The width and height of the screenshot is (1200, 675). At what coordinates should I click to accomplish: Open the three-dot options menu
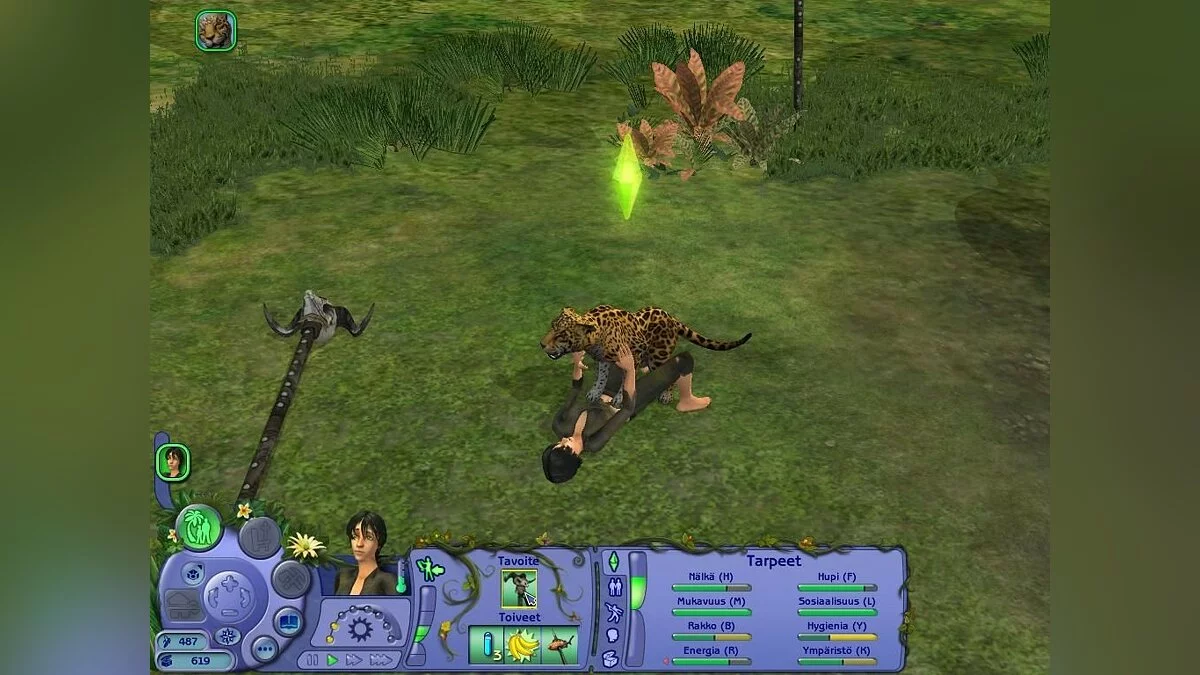tap(264, 649)
